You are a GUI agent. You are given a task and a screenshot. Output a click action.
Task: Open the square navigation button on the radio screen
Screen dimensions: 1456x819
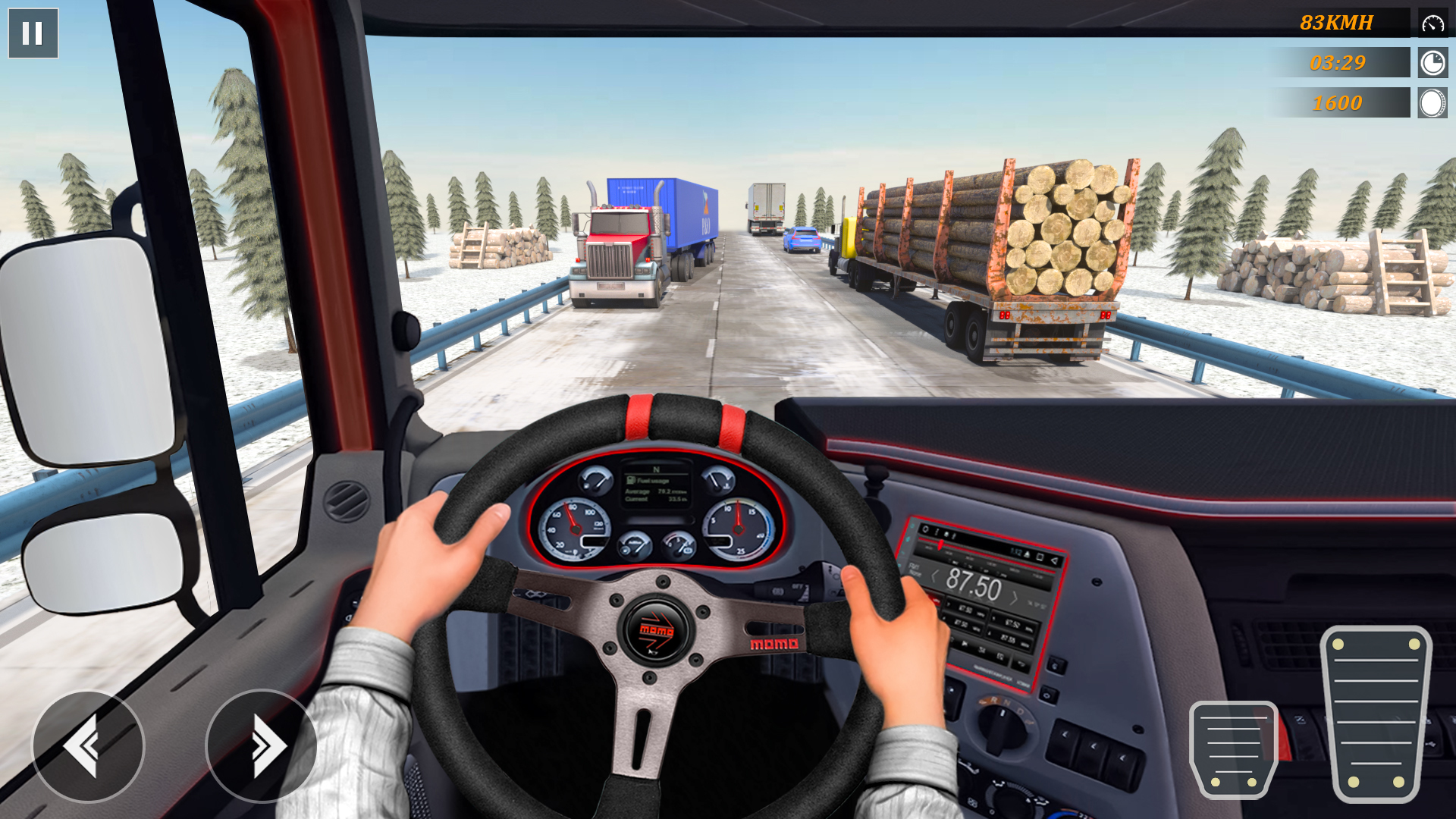click(1040, 557)
